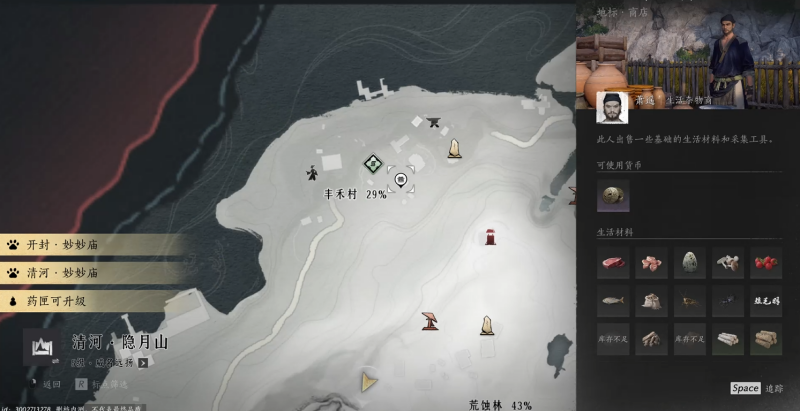Select the raw meat material slot
This screenshot has width=800, height=411.
point(613,263)
